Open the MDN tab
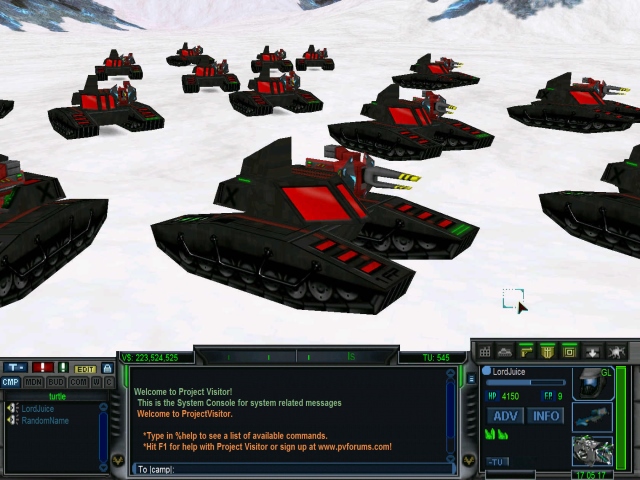The image size is (640, 480). (33, 382)
